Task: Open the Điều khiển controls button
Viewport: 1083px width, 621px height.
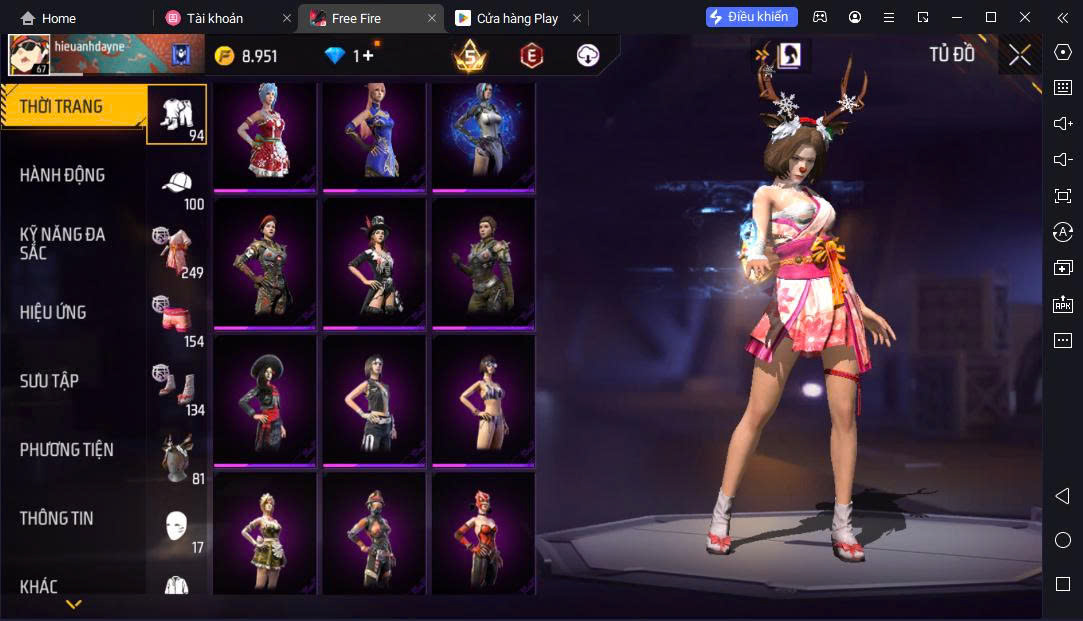Action: [x=751, y=17]
